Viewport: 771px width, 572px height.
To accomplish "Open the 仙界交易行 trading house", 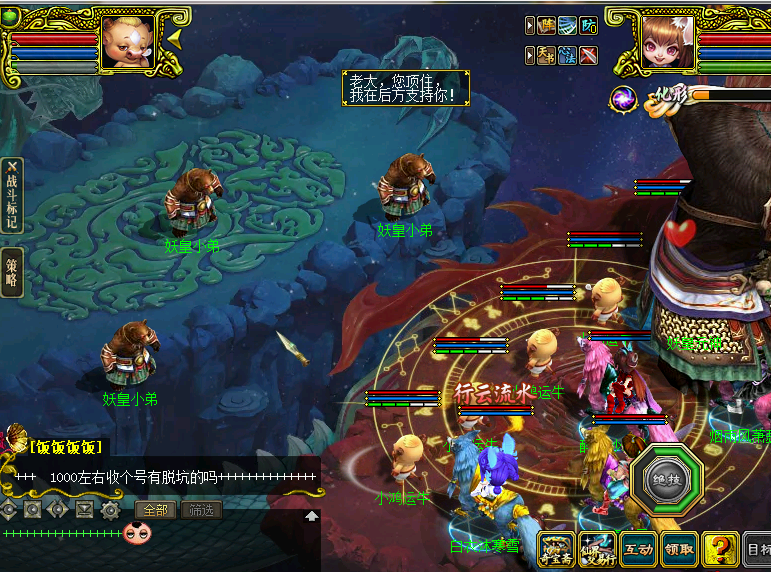I will coord(596,549).
